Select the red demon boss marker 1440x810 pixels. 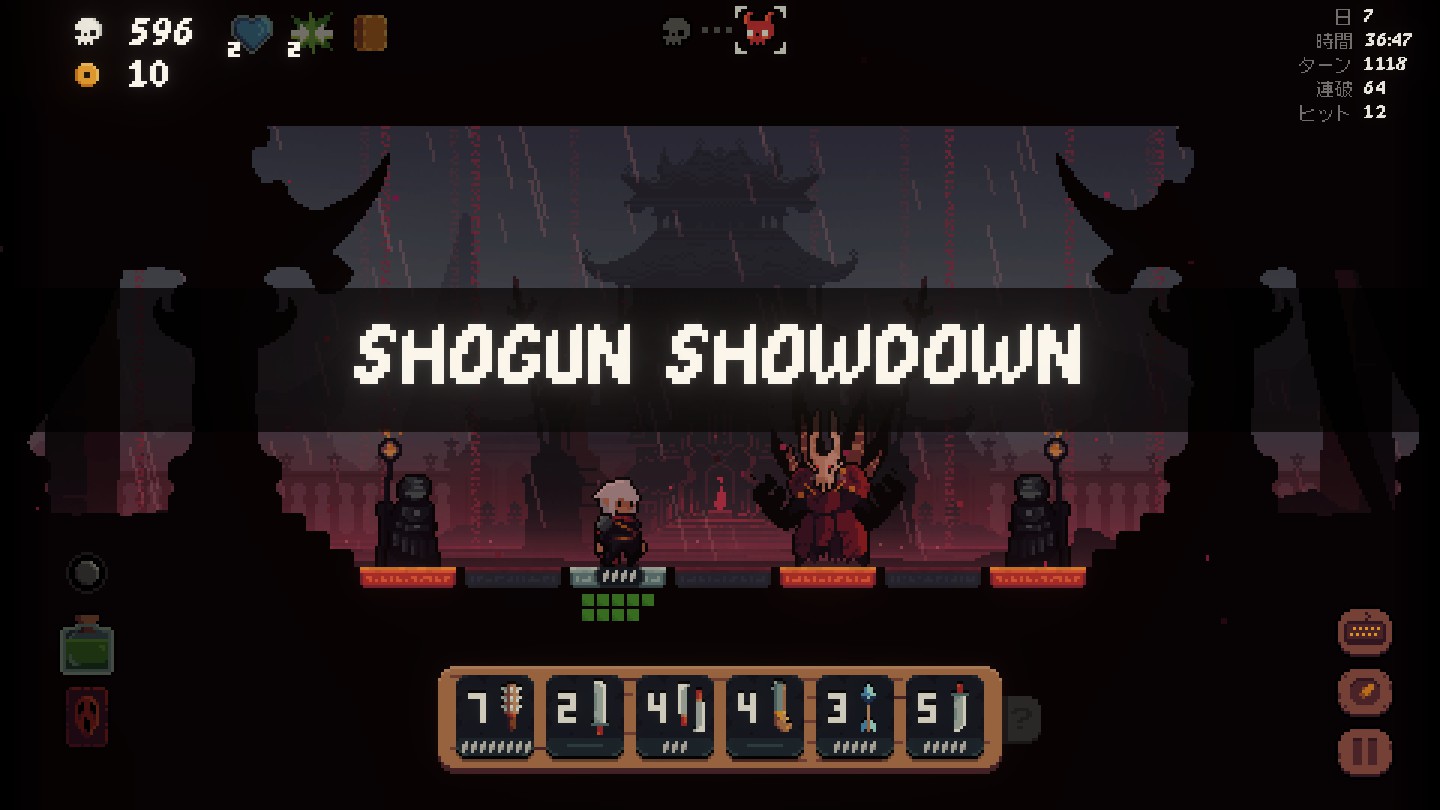pos(760,30)
